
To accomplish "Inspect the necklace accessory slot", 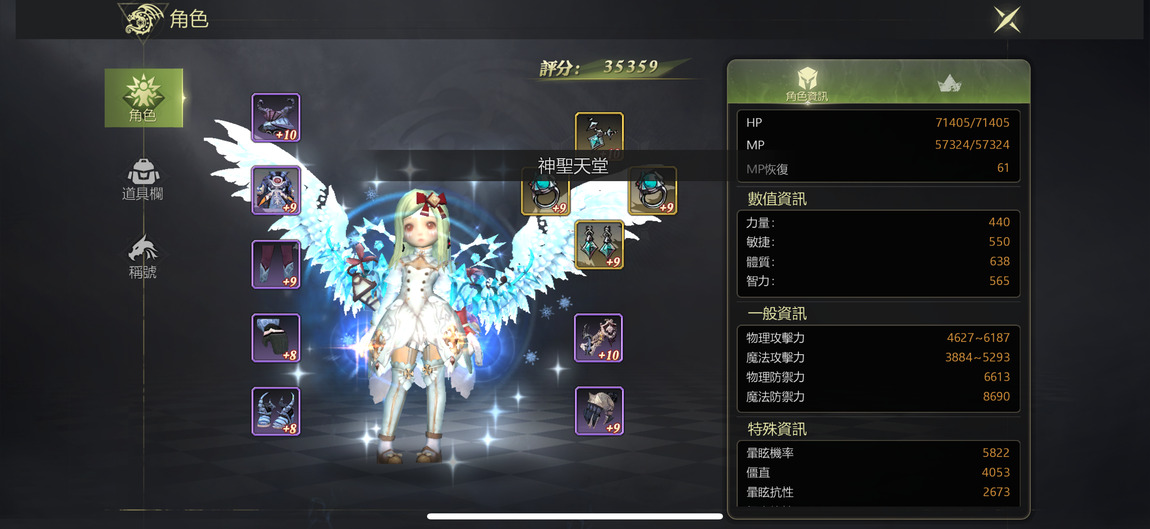I will (599, 133).
